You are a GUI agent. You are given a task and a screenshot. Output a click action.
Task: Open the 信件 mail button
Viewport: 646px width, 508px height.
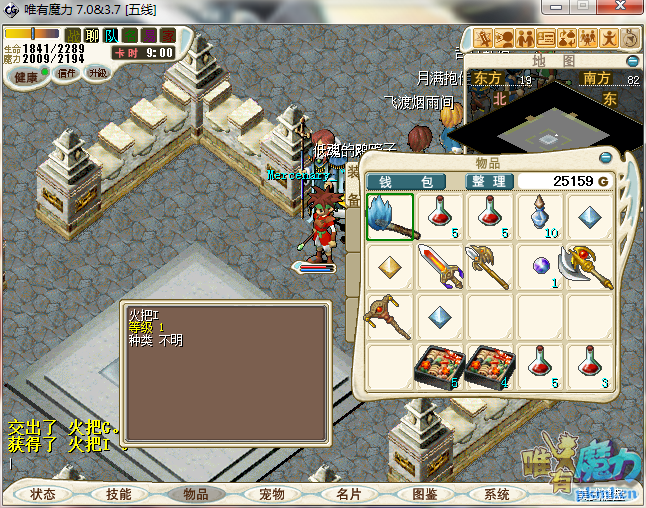click(67, 73)
